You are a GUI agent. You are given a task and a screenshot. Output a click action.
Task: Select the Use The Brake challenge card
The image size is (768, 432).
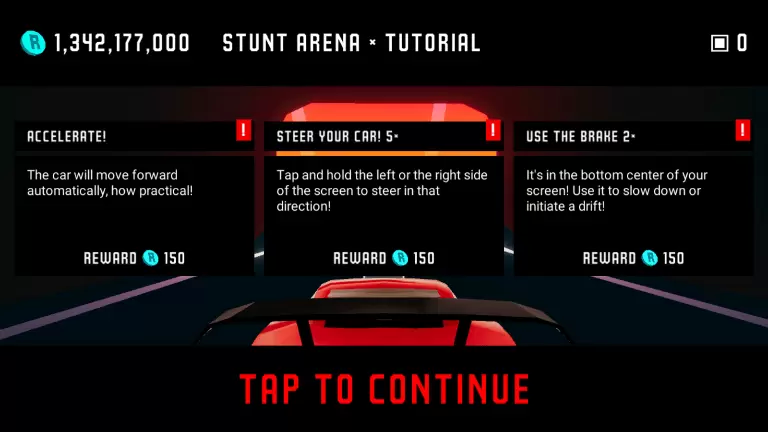[x=632, y=199]
